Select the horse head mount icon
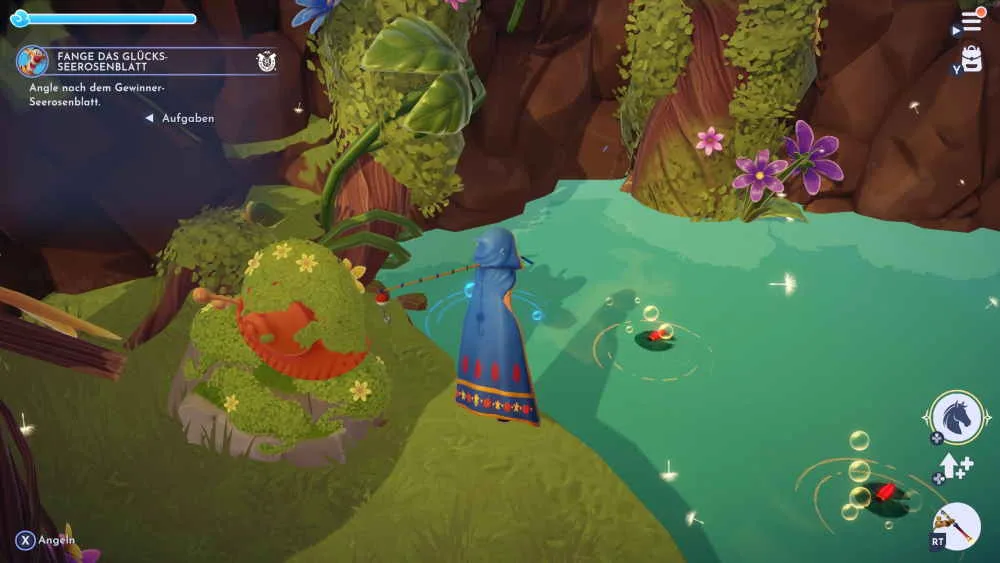This screenshot has width=1000, height=563. (x=957, y=417)
